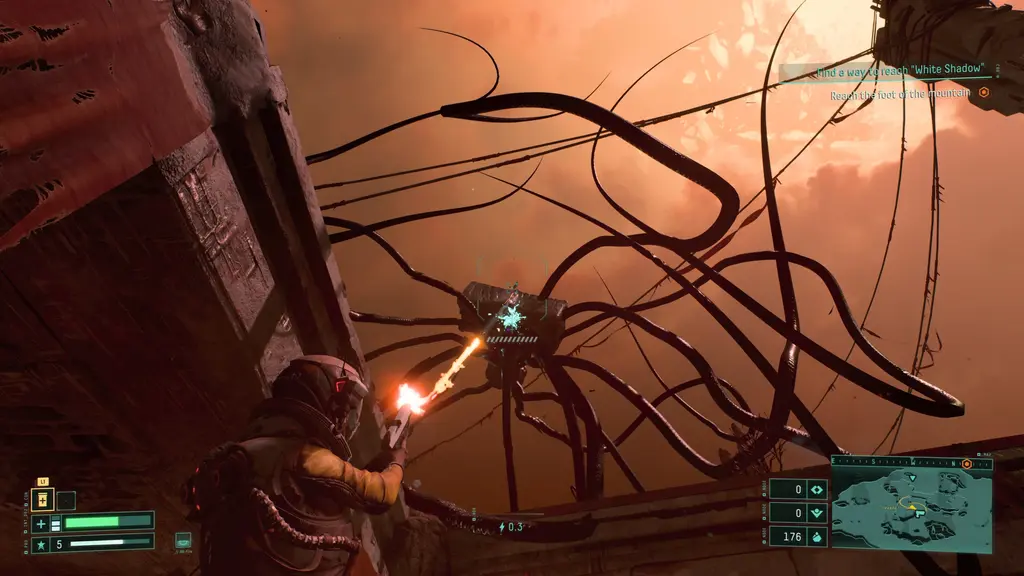Click the green plus health icon
Viewport: 1024px width, 576px height.
[41, 523]
